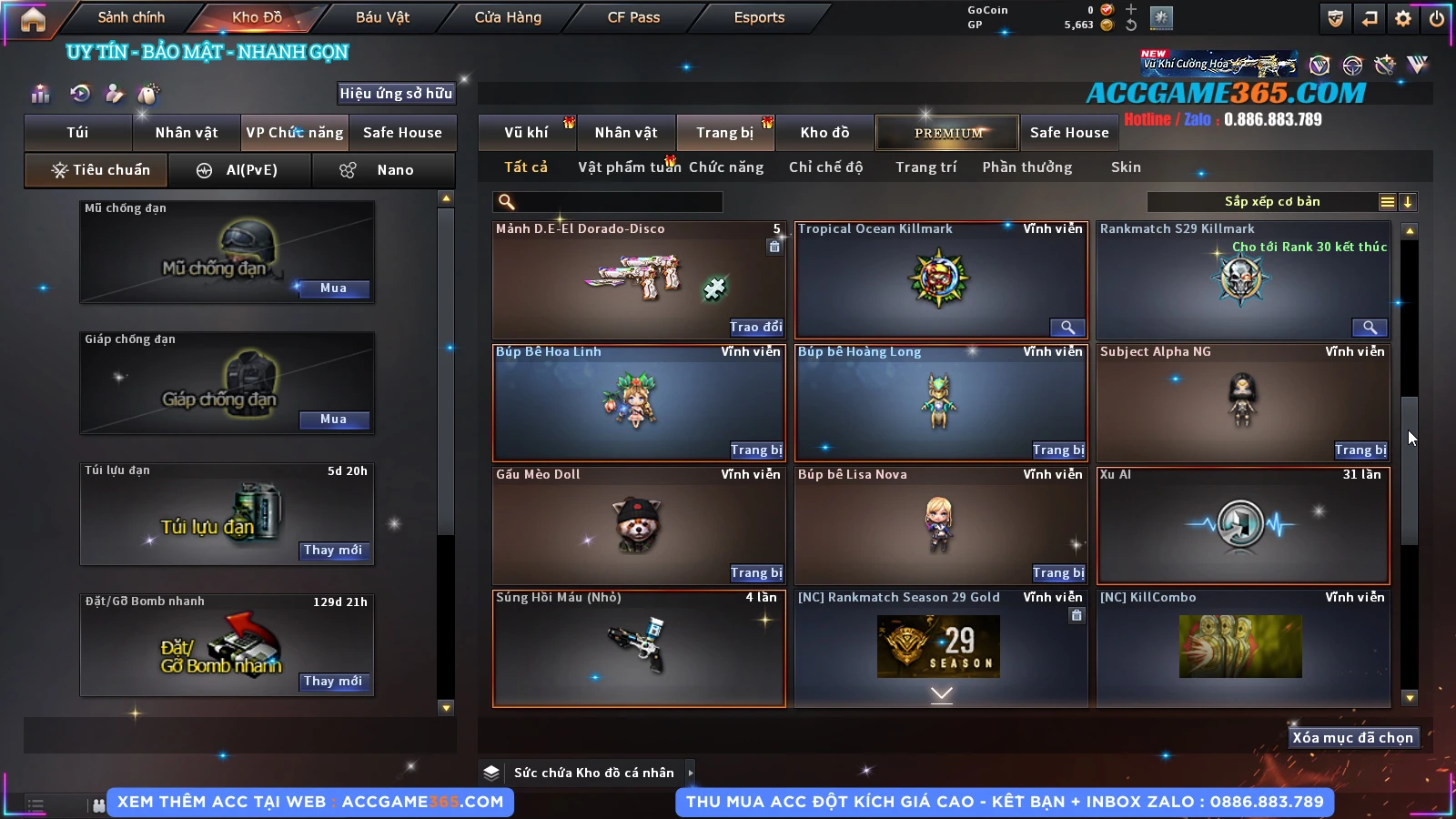Viewport: 1456px width, 819px height.
Task: Buy the Mũ chống đạn helmet
Action: pyautogui.click(x=333, y=288)
